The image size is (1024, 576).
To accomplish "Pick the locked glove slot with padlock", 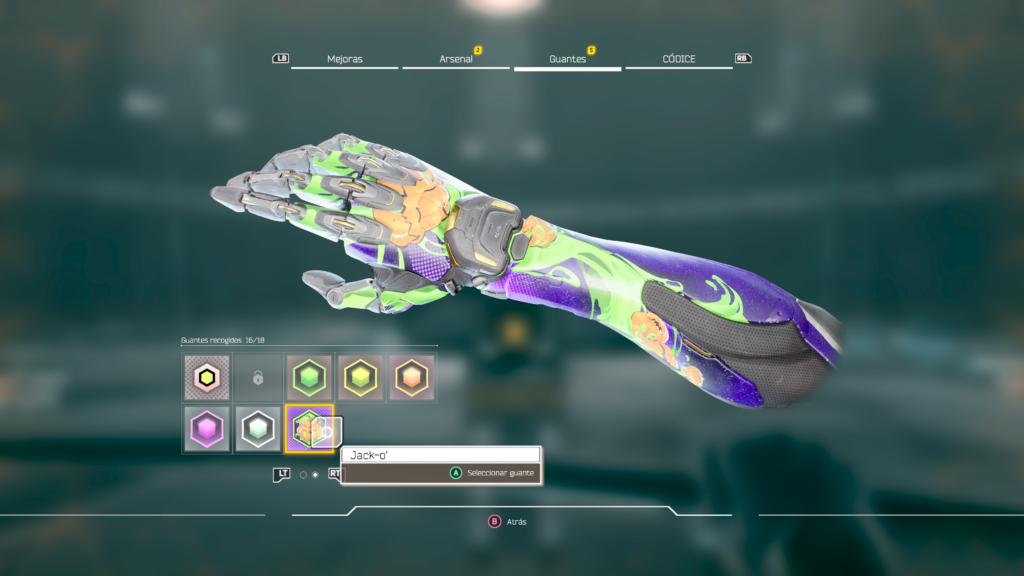I will (258, 378).
